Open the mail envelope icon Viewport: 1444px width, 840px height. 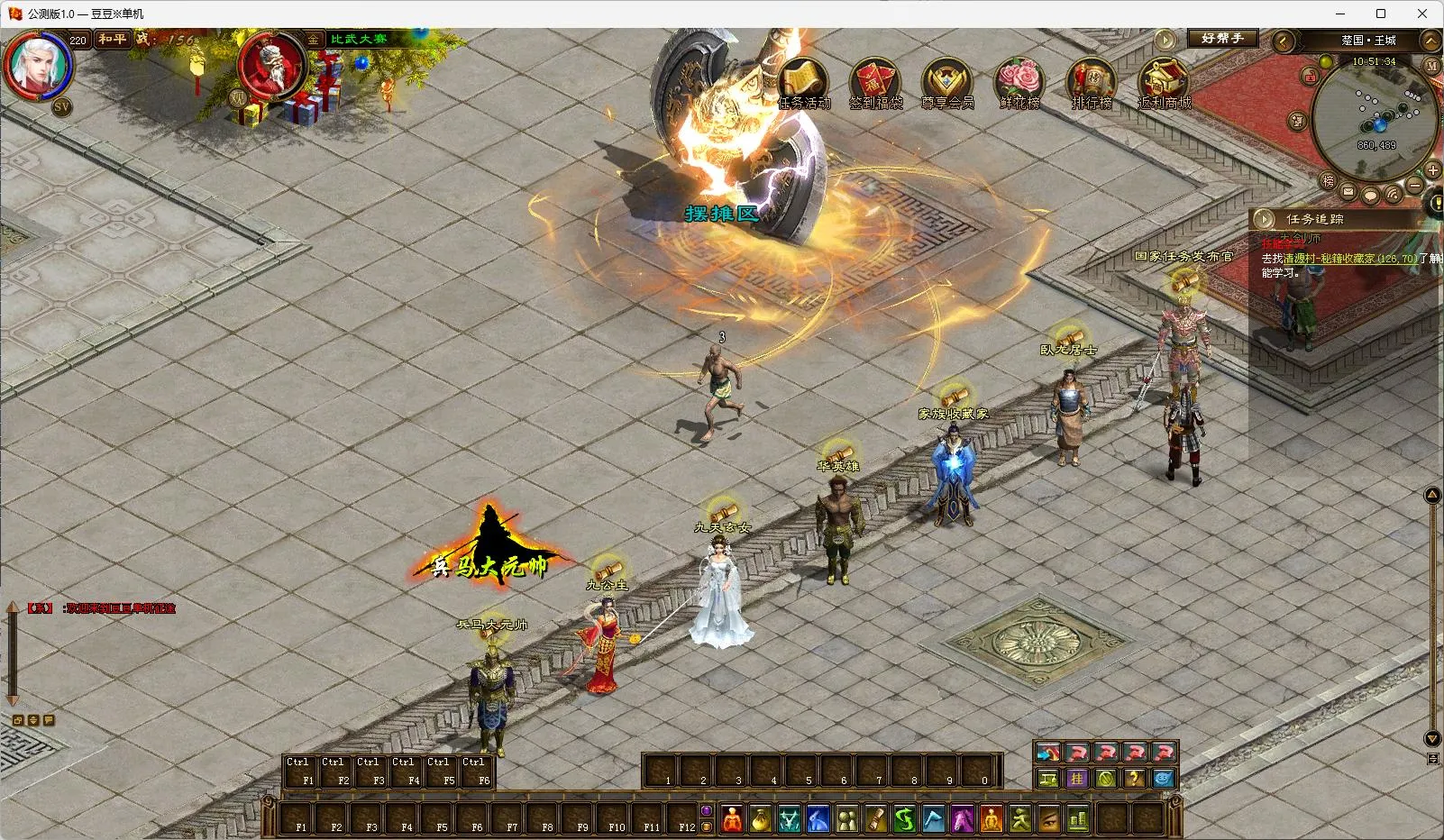tap(1348, 192)
